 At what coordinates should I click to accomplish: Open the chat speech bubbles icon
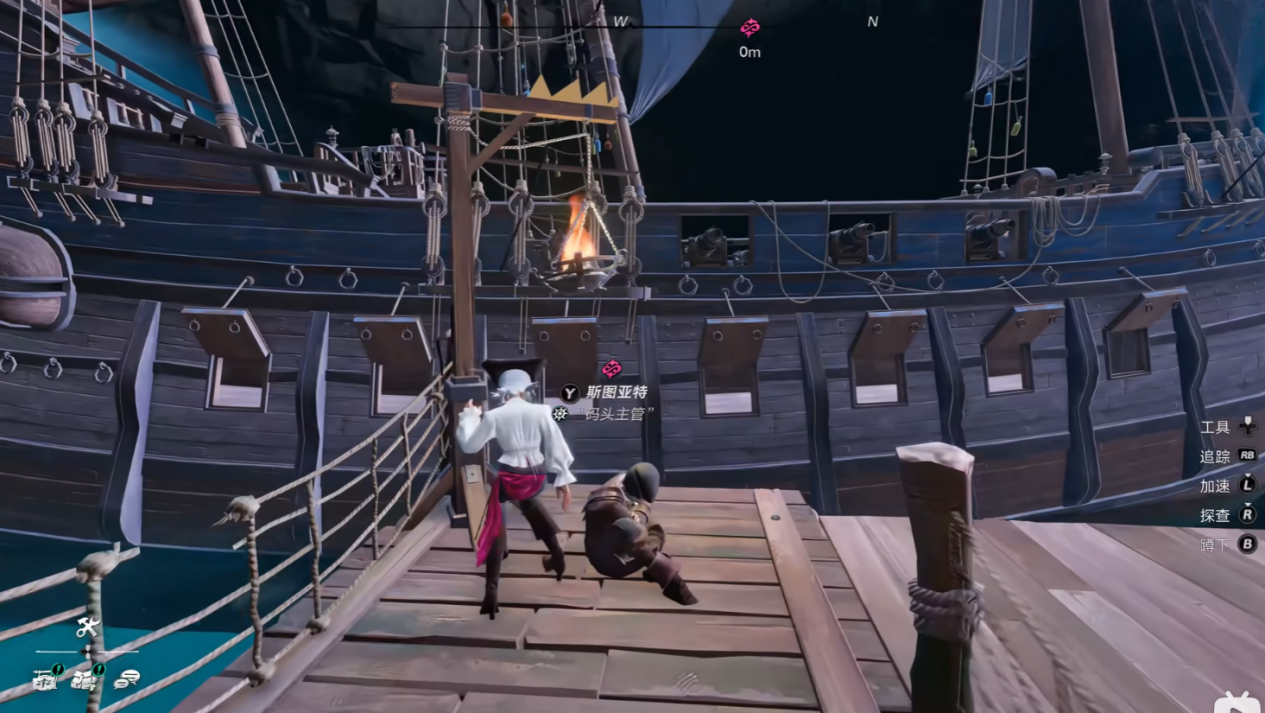coord(126,680)
